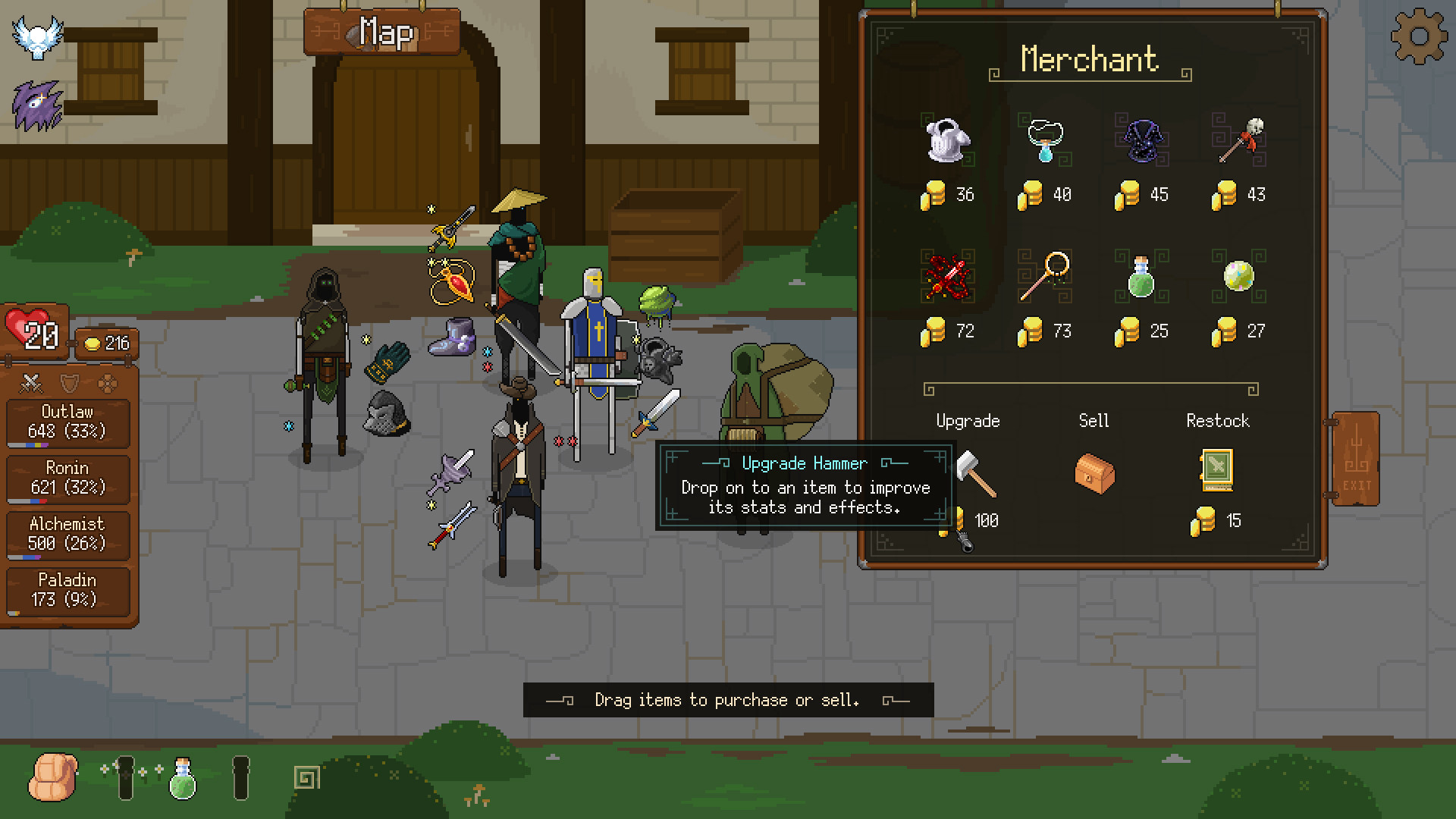Open the Sell chest
This screenshot has height=819, width=1456.
coord(1094,473)
